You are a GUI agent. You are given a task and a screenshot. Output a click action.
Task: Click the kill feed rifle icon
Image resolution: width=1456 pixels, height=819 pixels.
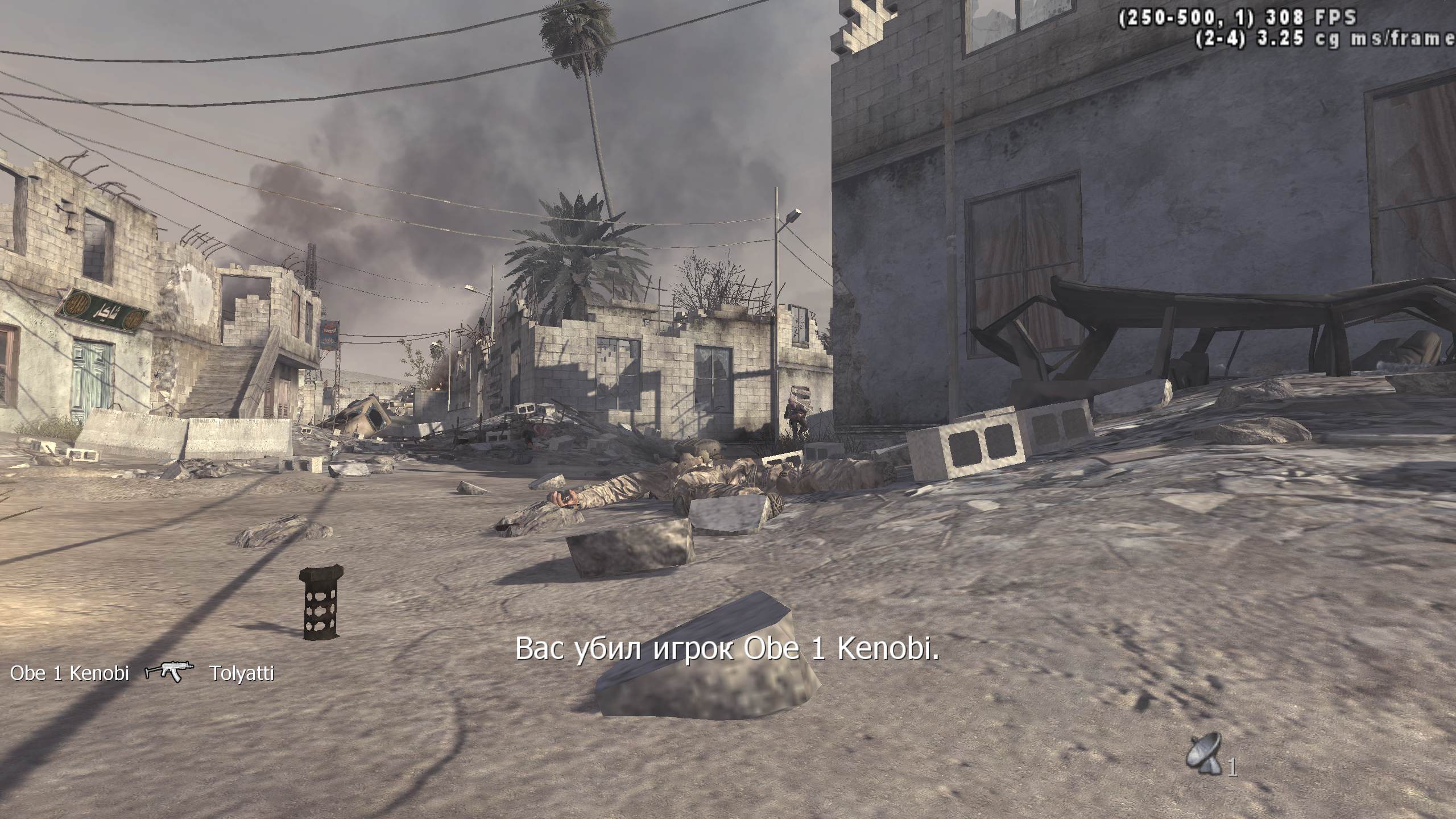click(169, 672)
